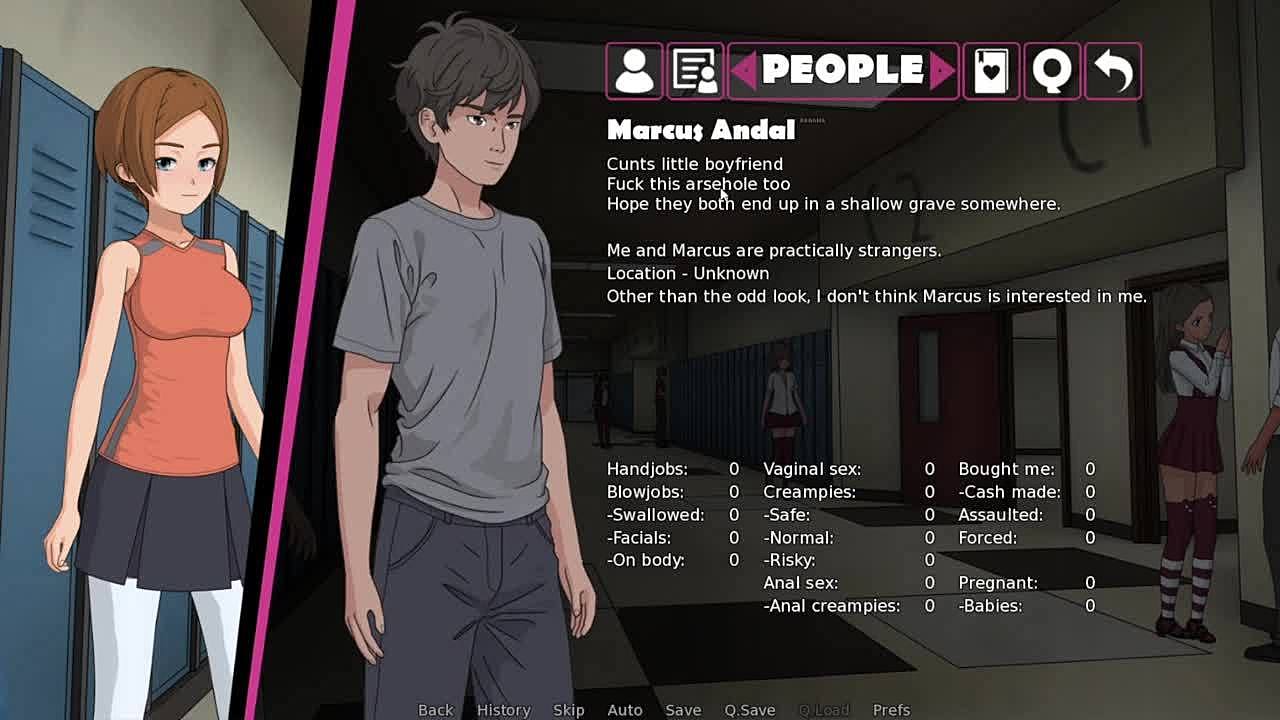The height and width of the screenshot is (720, 1280).
Task: Activate Skip in the quick menu
Action: [568, 710]
